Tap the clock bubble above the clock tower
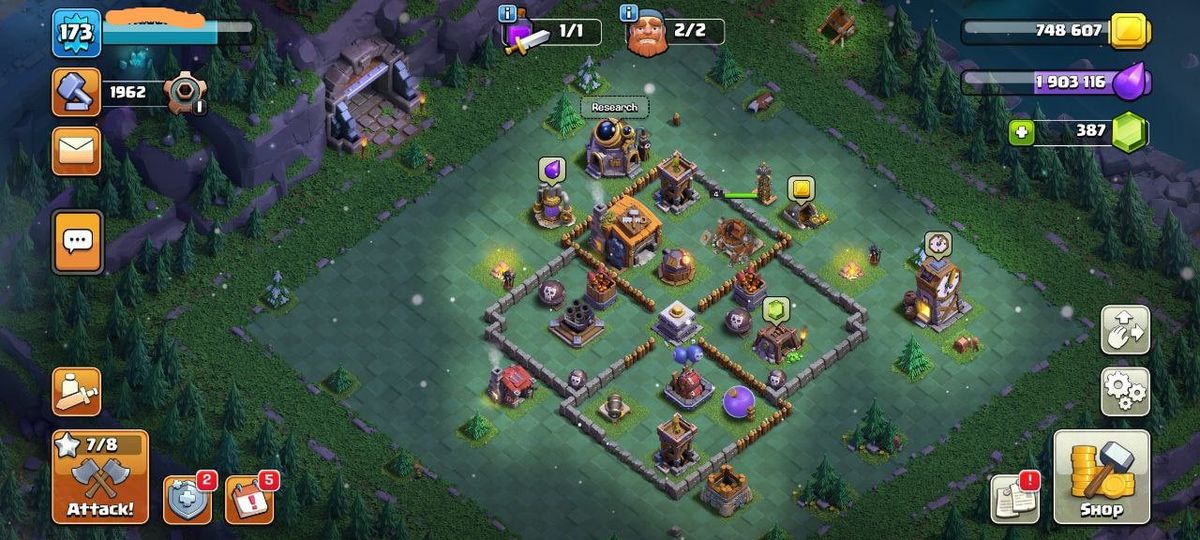1200x540 pixels. [x=937, y=243]
